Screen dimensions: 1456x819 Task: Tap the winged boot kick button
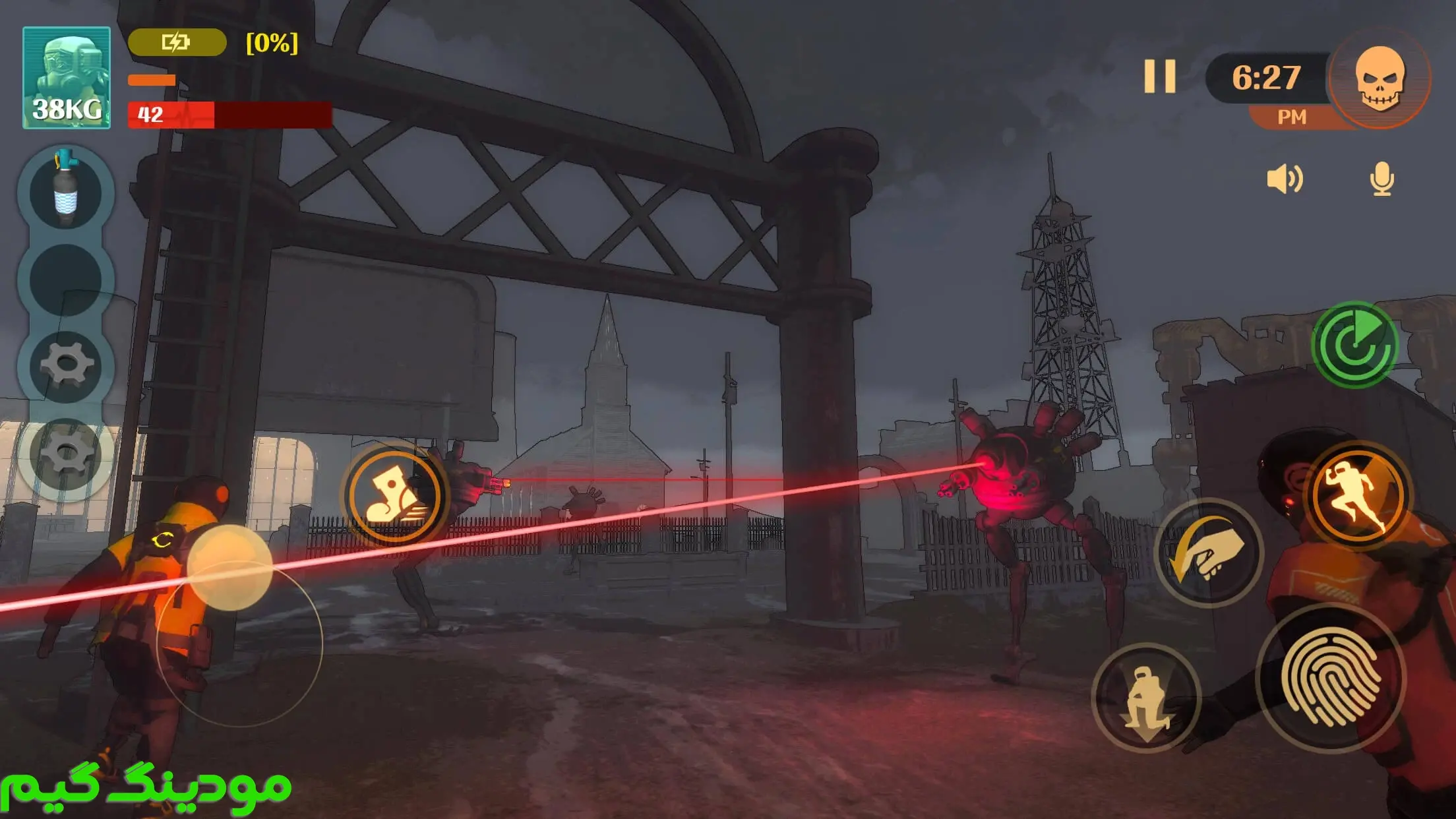point(394,496)
